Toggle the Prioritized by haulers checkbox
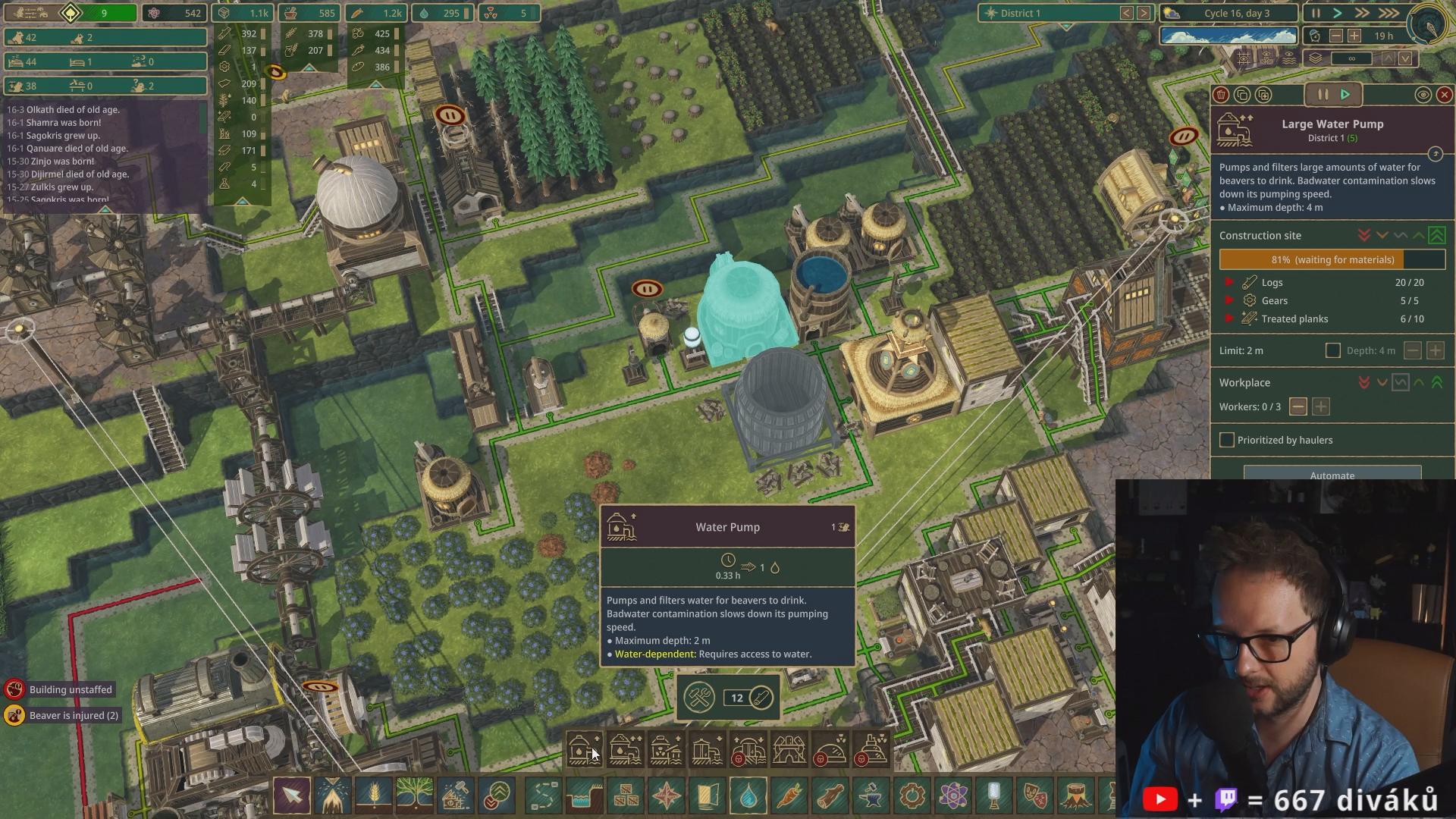1456x819 pixels. pyautogui.click(x=1227, y=440)
